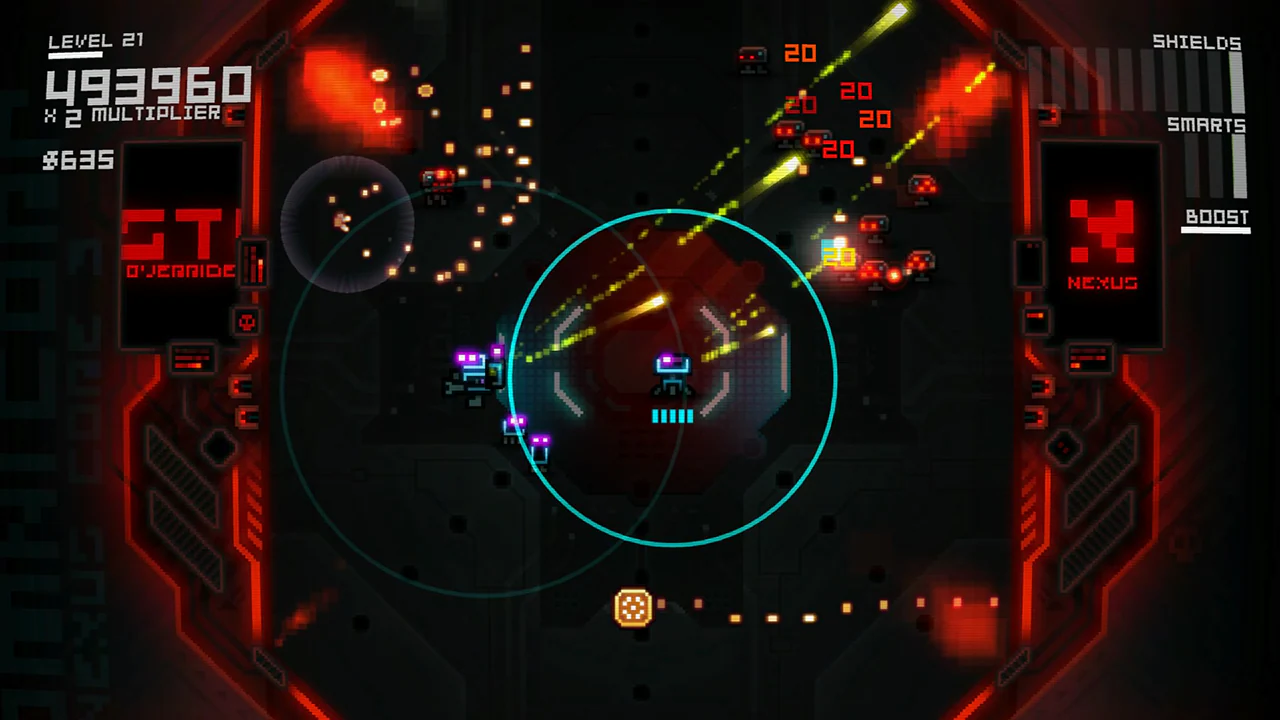1280x720 pixels.
Task: Select the SHIELDS heading
Action: click(1197, 42)
